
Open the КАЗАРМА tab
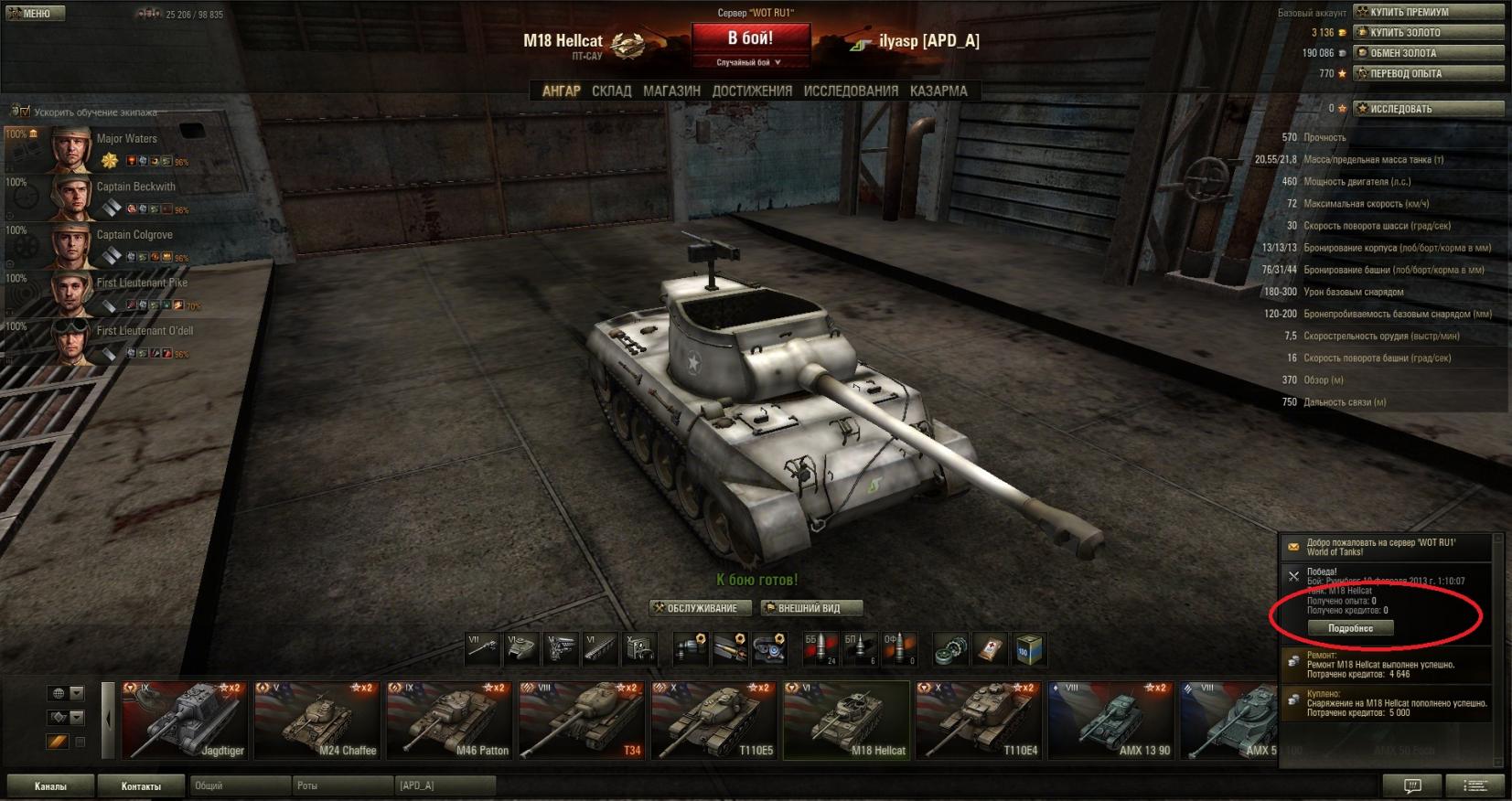(x=938, y=91)
